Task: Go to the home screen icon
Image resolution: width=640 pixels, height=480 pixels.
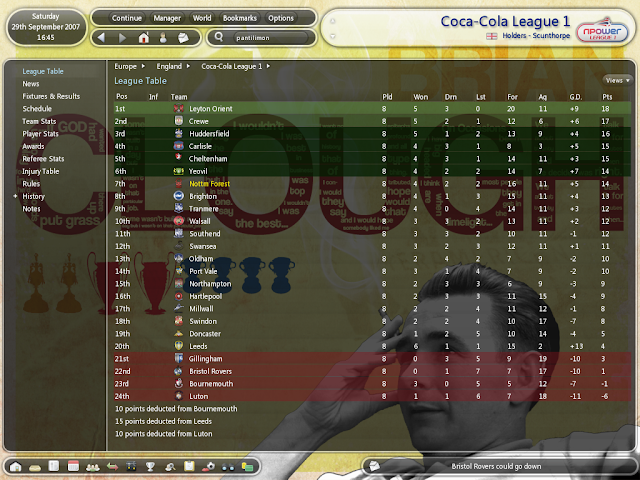Action: click(x=144, y=37)
